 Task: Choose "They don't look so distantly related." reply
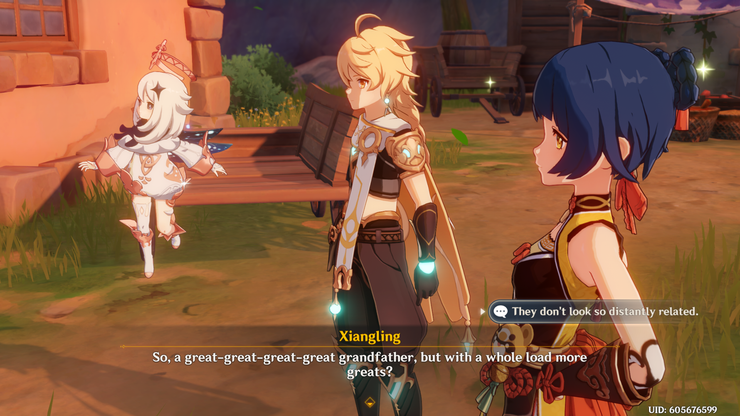(x=603, y=311)
